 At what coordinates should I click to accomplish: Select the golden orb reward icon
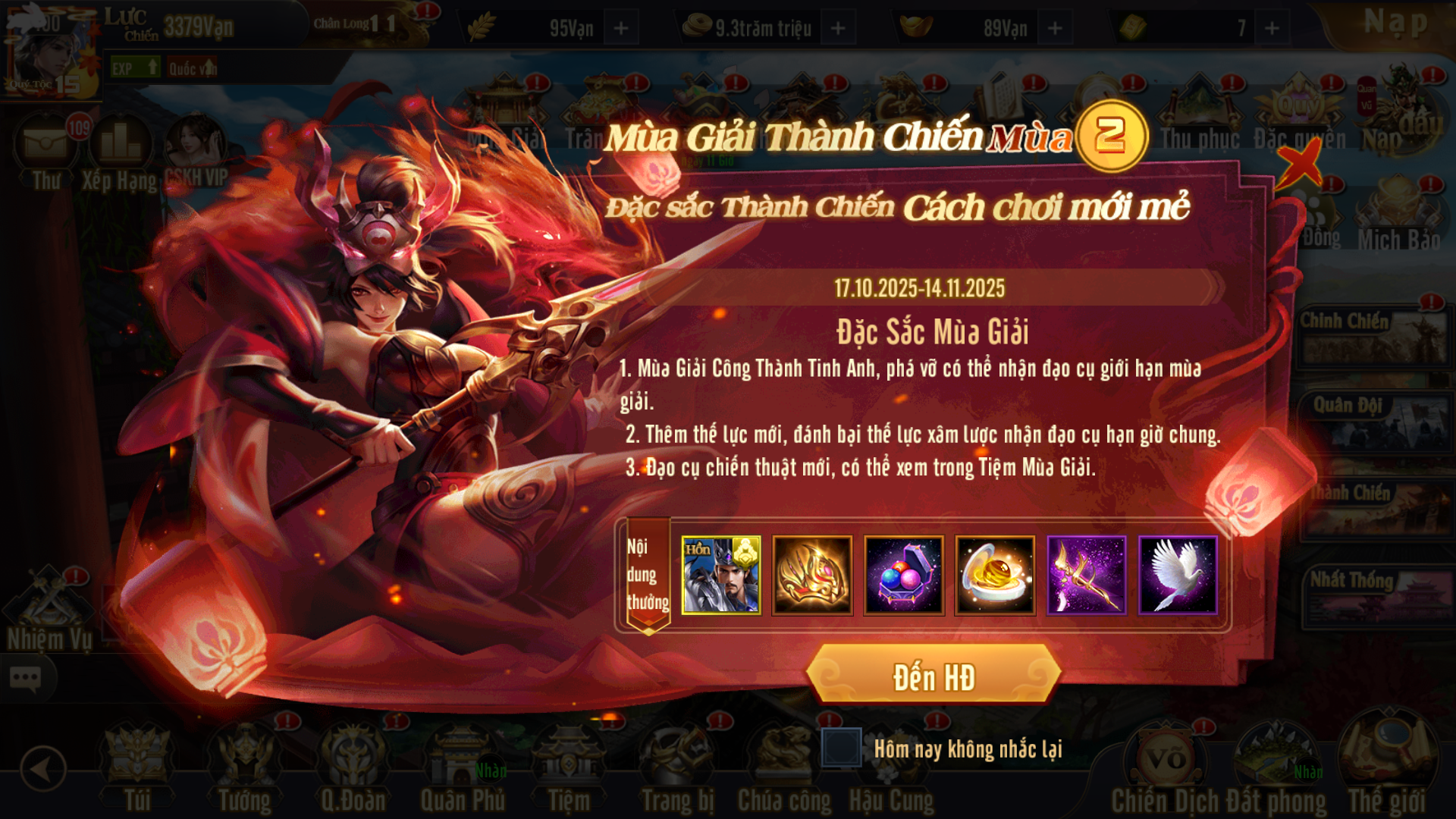(995, 575)
